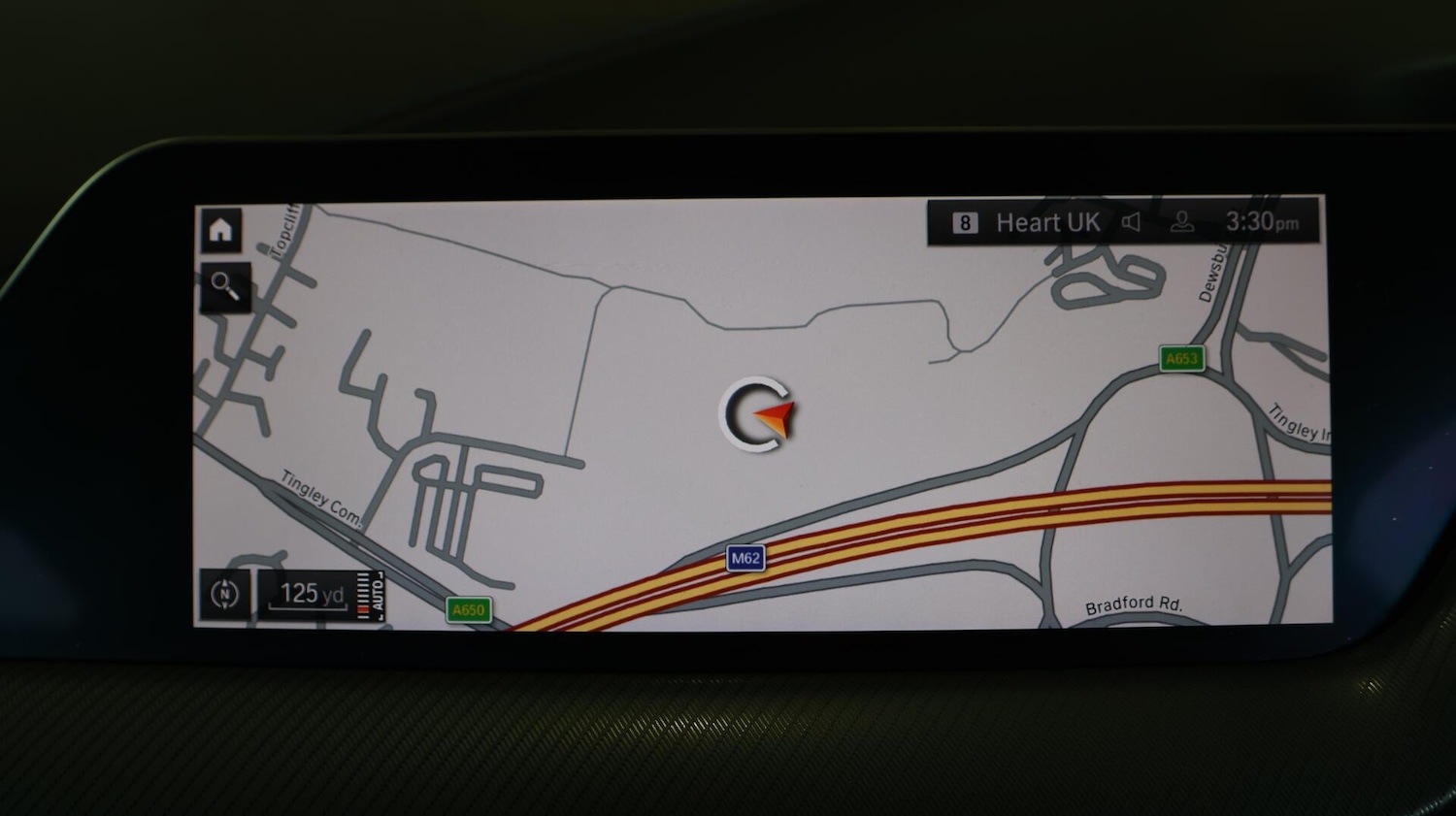Screen dimensions: 1456x816
Task: Tap the speaker volume icon
Action: (x=1131, y=222)
